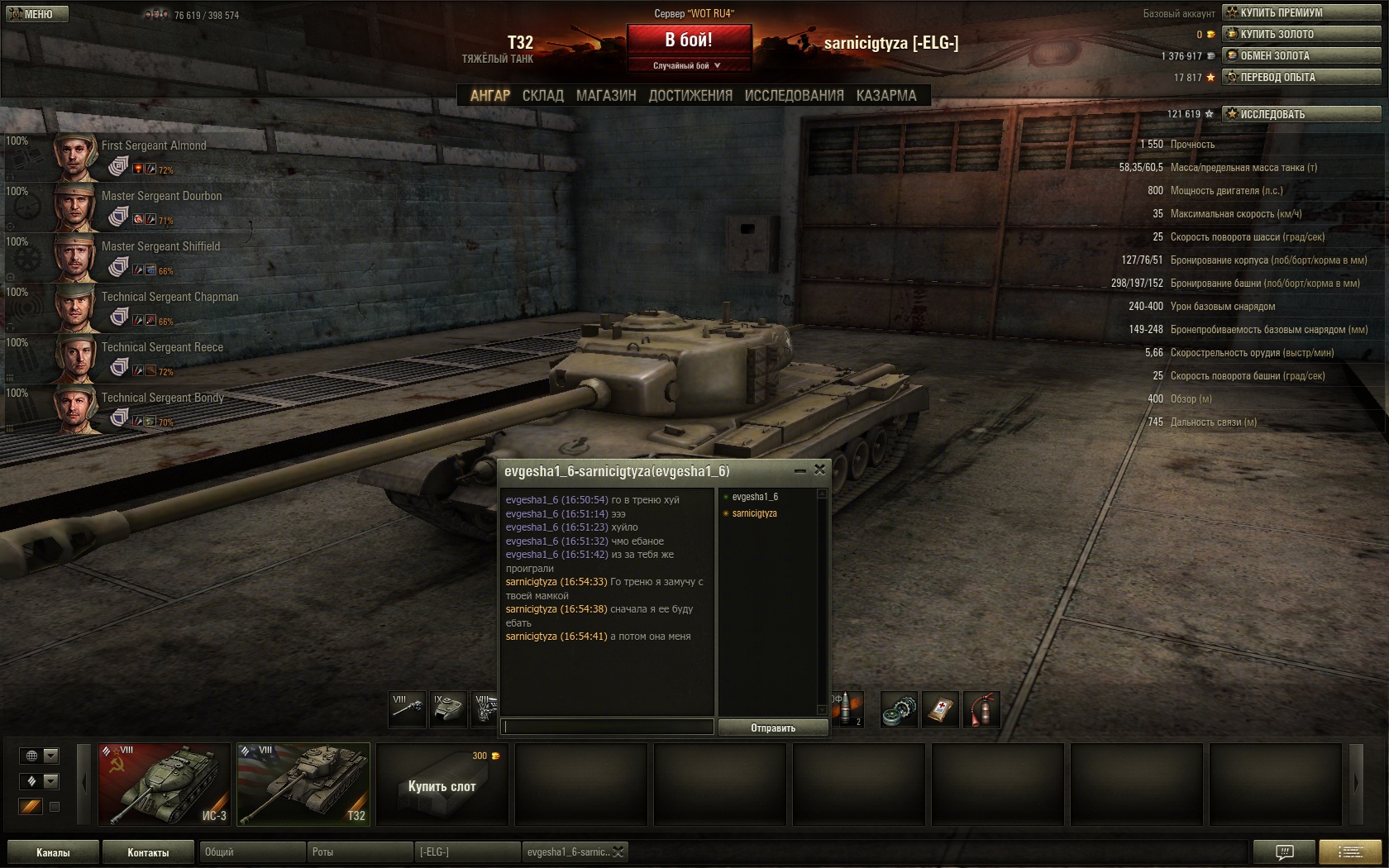Choose the КУПИТЬ ЗОЛОТО button

click(x=1301, y=34)
